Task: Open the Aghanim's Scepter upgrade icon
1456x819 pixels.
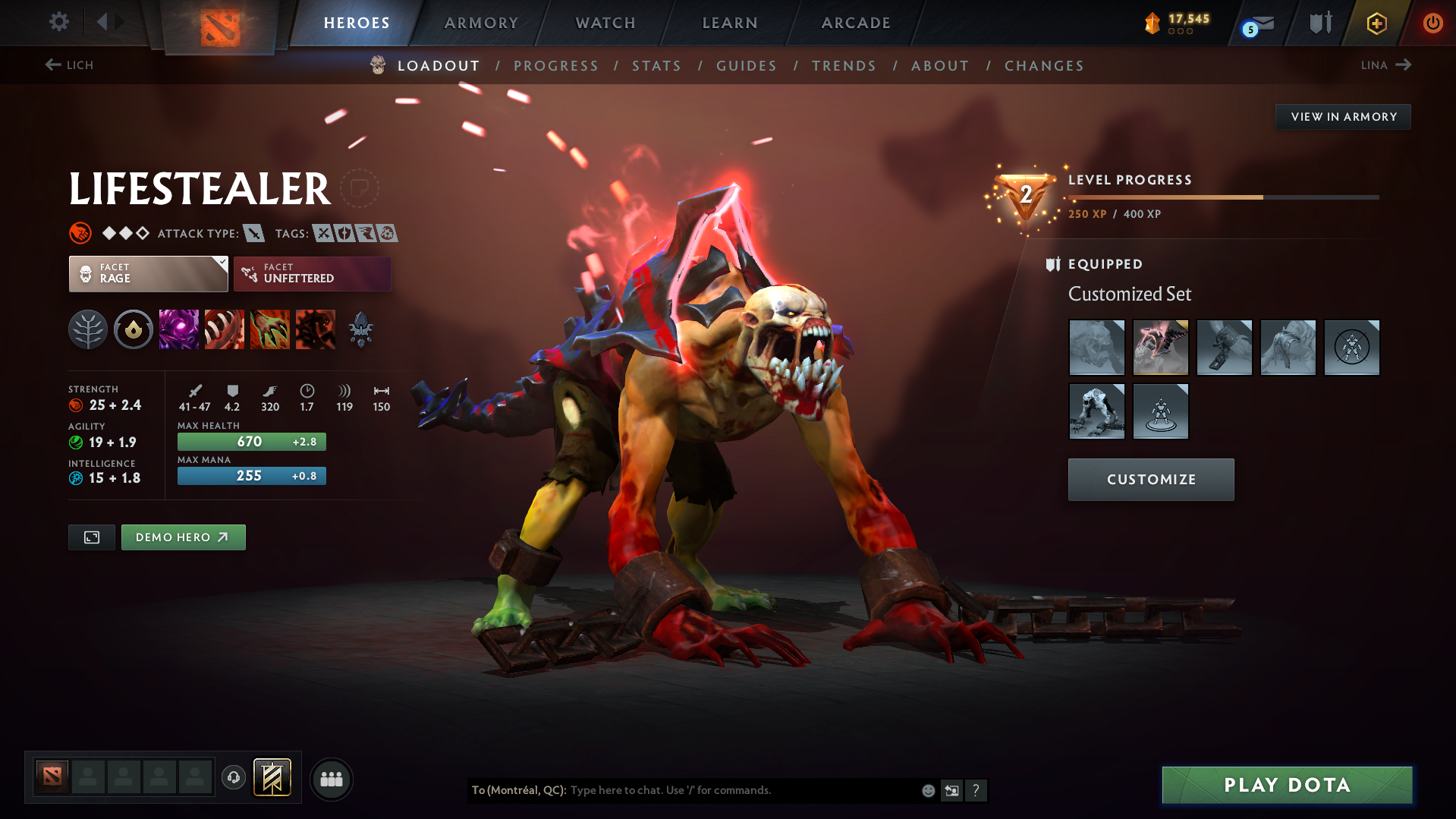Action: pos(360,329)
